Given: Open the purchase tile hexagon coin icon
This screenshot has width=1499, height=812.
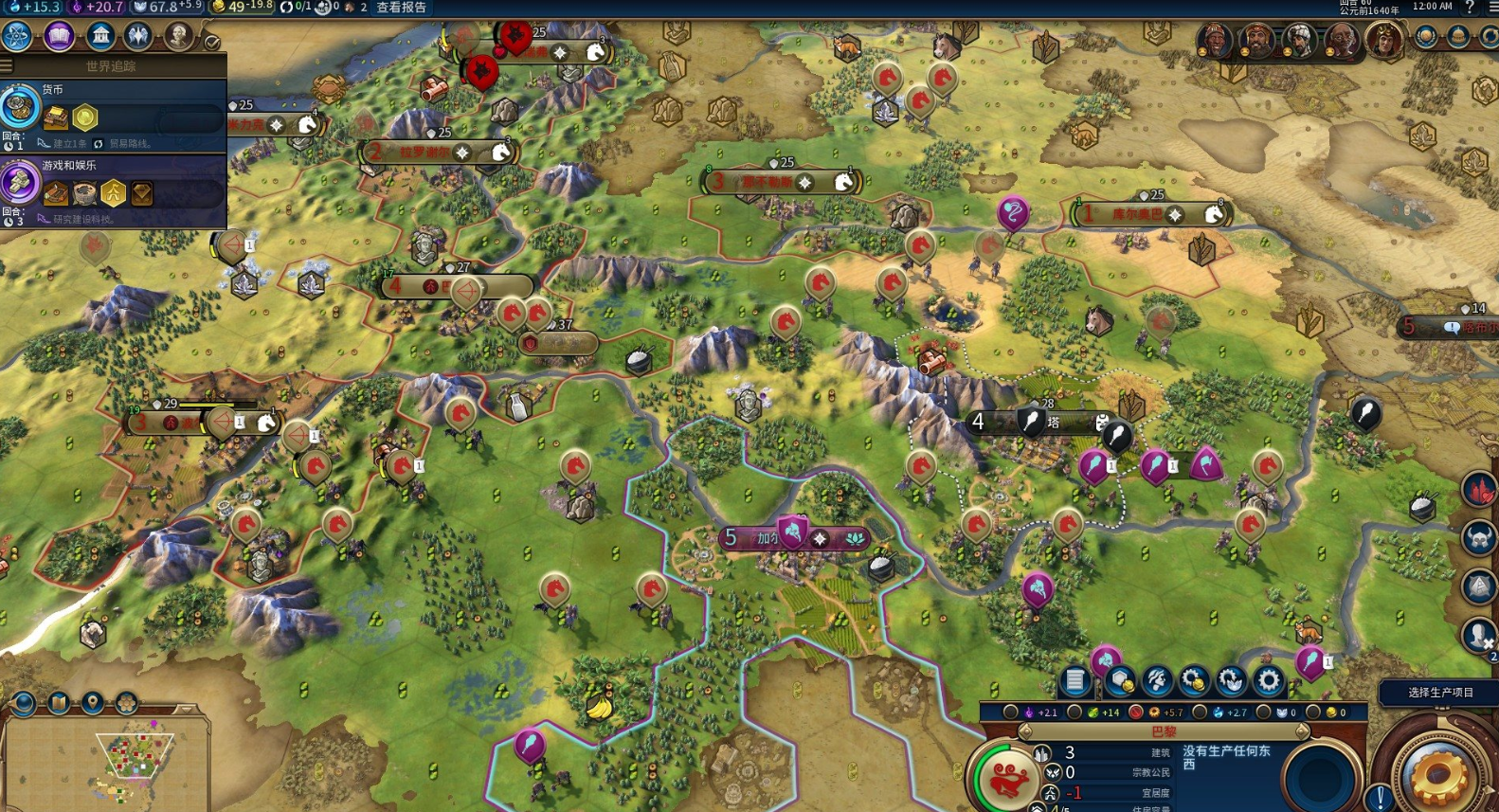Looking at the screenshot, I should (1121, 679).
